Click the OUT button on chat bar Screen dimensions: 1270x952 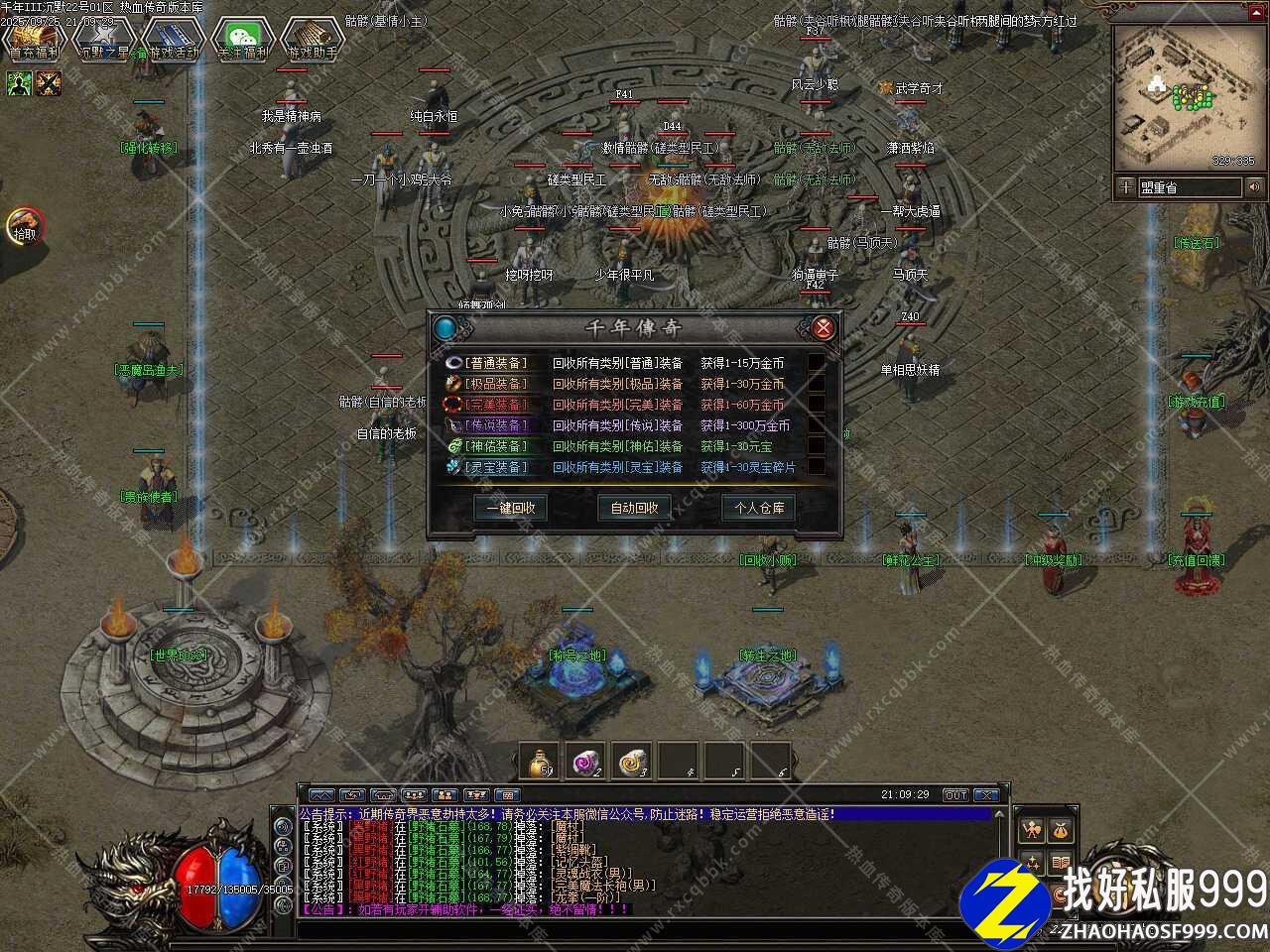pyautogui.click(x=954, y=795)
